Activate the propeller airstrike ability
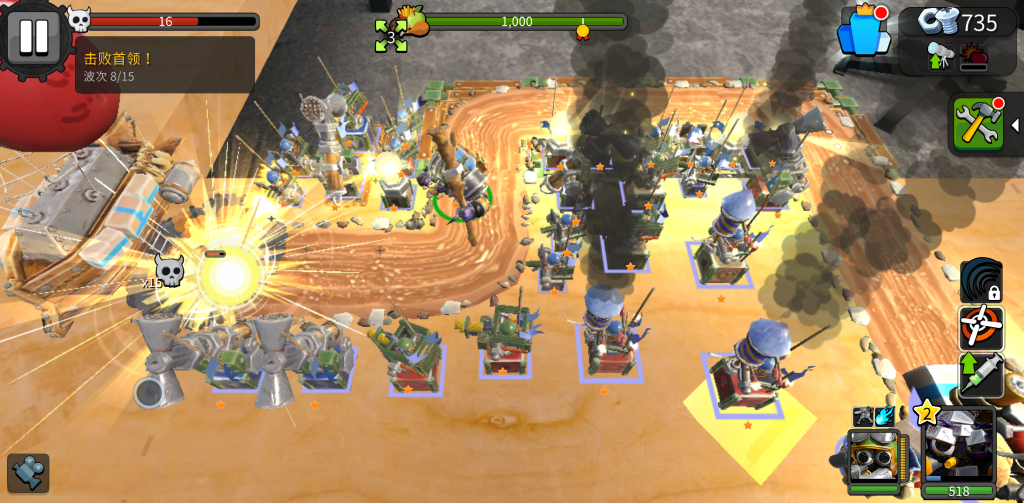Screen dimensions: 1024x503 (981, 327)
